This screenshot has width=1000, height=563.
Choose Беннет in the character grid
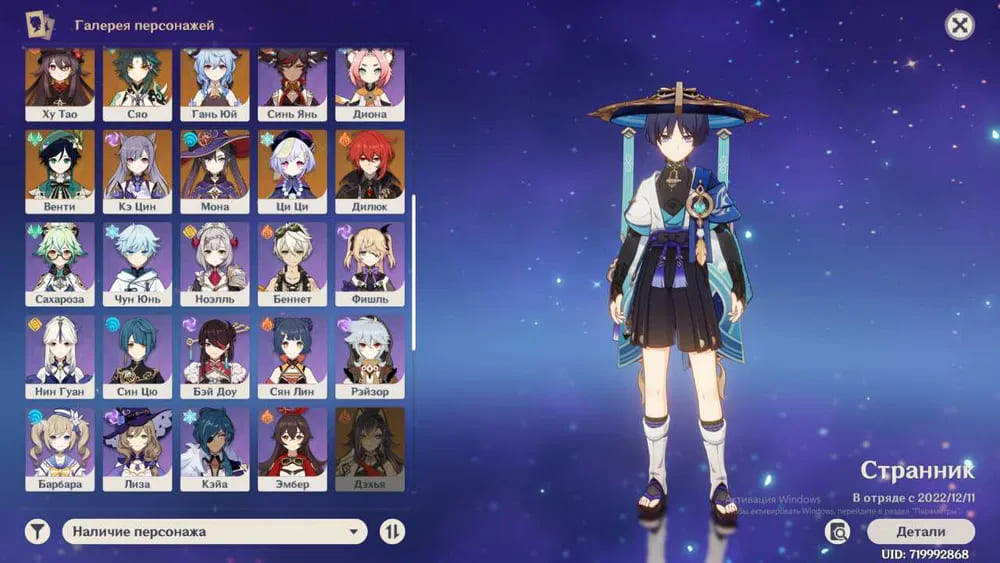pyautogui.click(x=292, y=263)
